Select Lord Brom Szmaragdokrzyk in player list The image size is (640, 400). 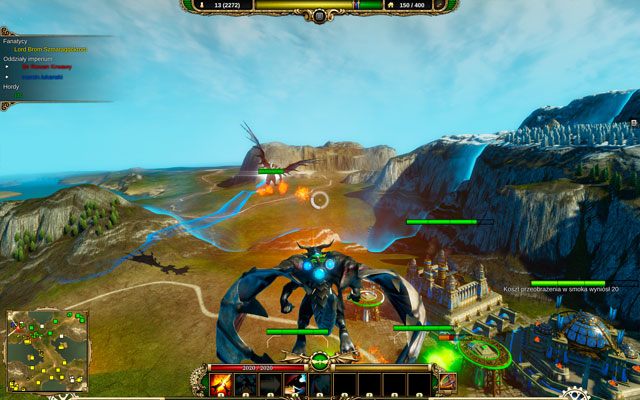pos(50,49)
